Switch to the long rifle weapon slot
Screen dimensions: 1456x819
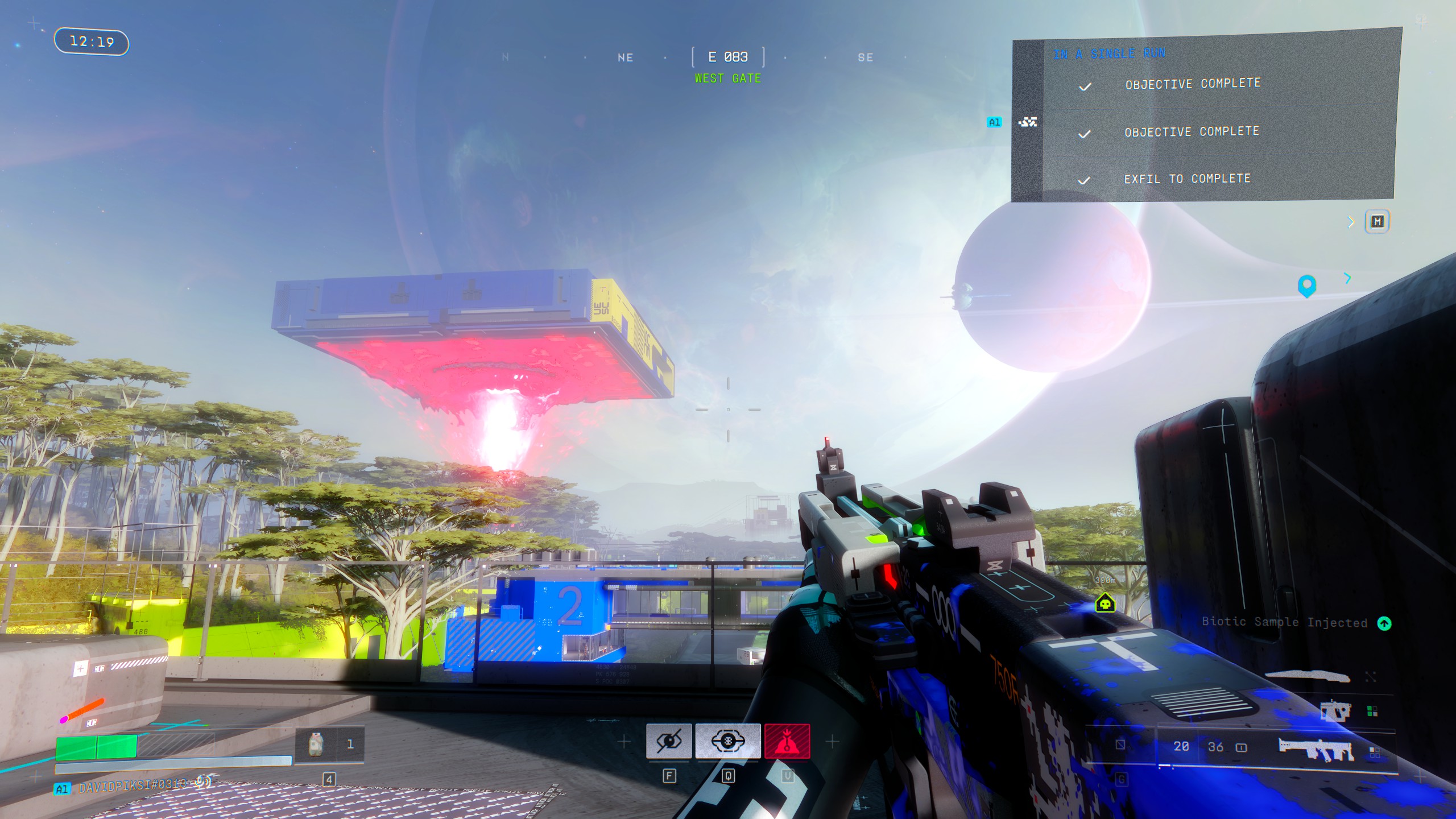click(1316, 750)
